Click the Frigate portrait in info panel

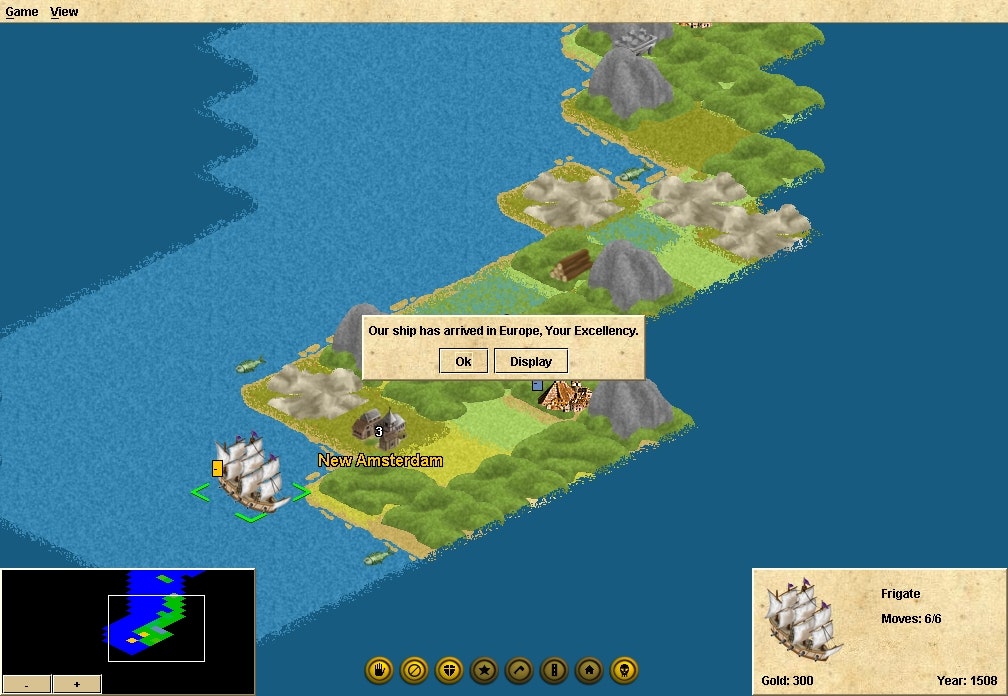pyautogui.click(x=799, y=622)
